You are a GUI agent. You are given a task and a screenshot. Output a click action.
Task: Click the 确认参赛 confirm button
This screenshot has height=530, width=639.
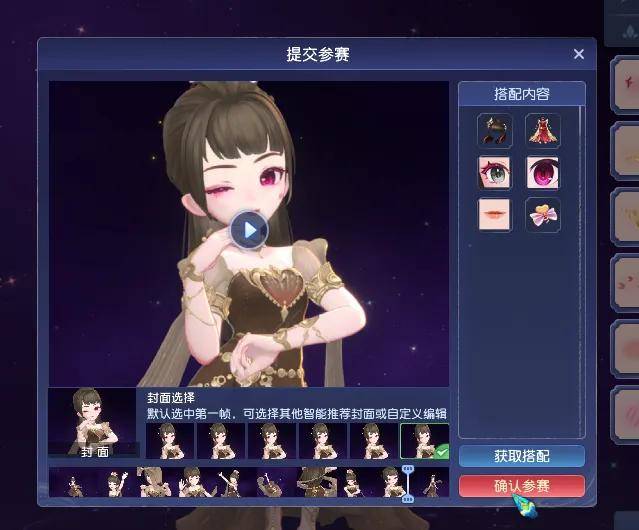[x=521, y=486]
